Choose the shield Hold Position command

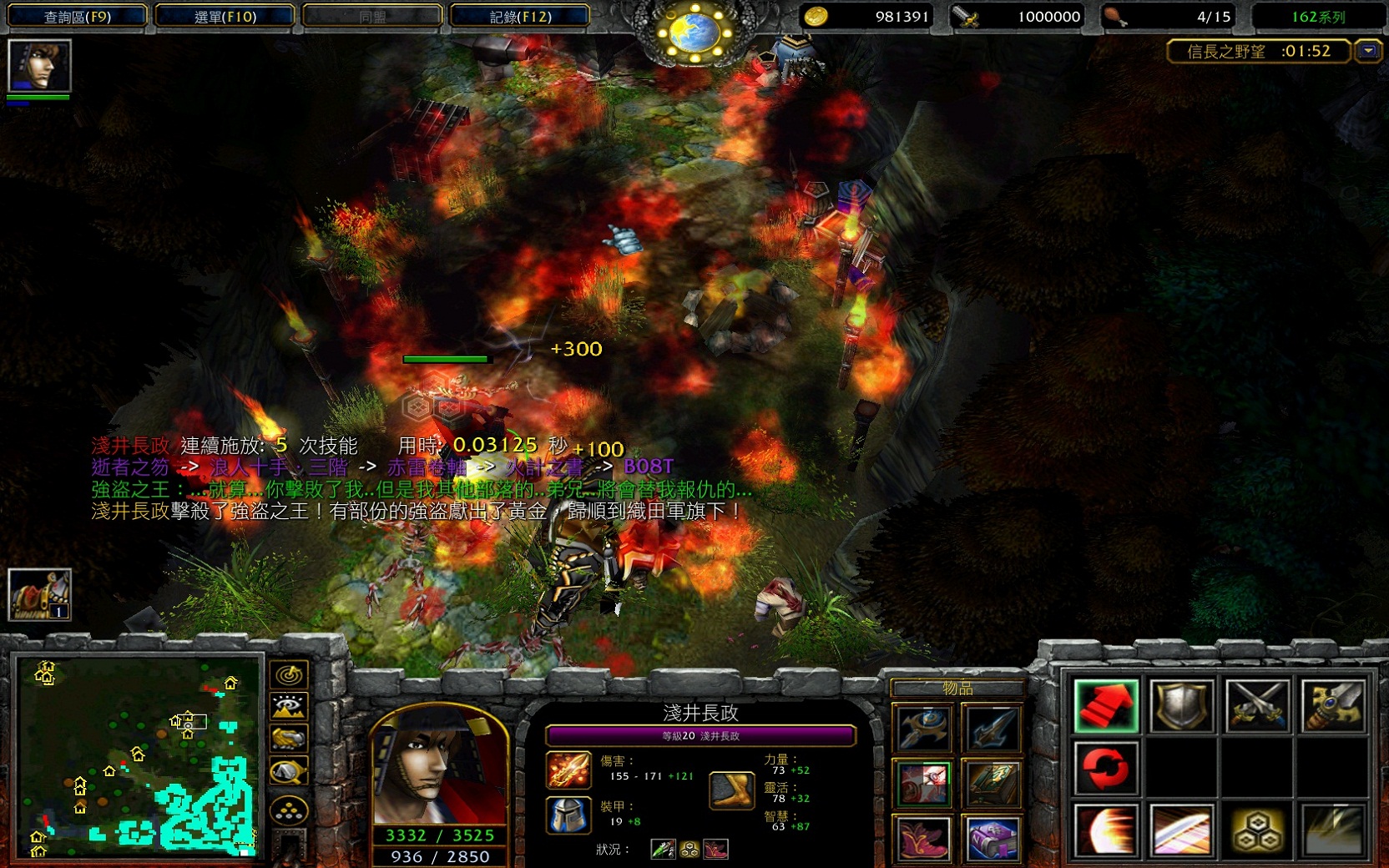coord(1181,706)
